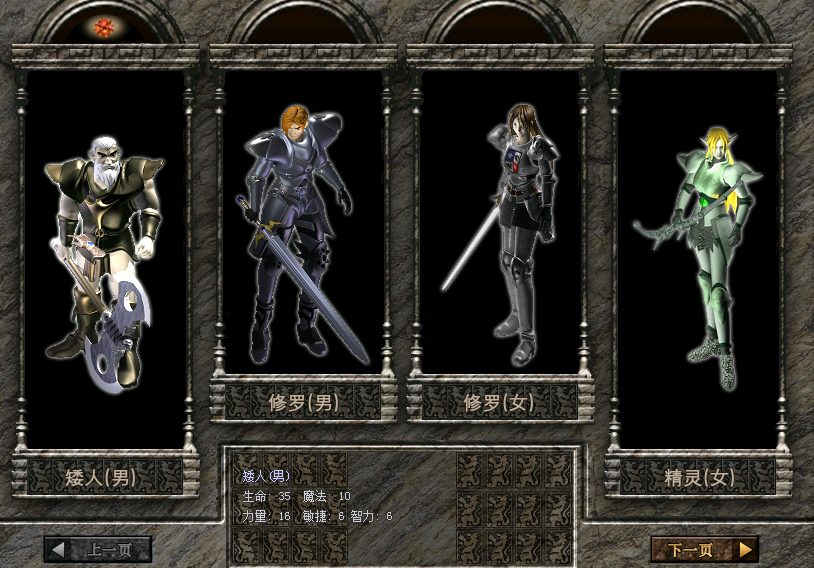Go to the previous page (上一页)
The image size is (814, 568).
coord(98,549)
